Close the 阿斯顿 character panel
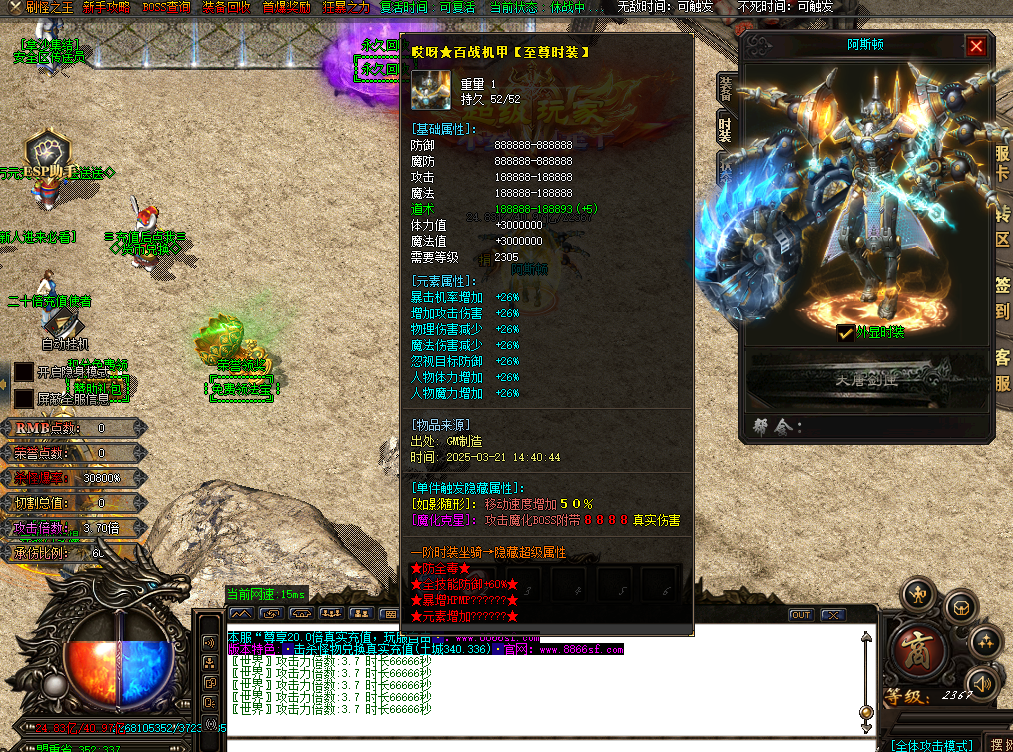Screen dimensions: 1013x752 tap(976, 46)
